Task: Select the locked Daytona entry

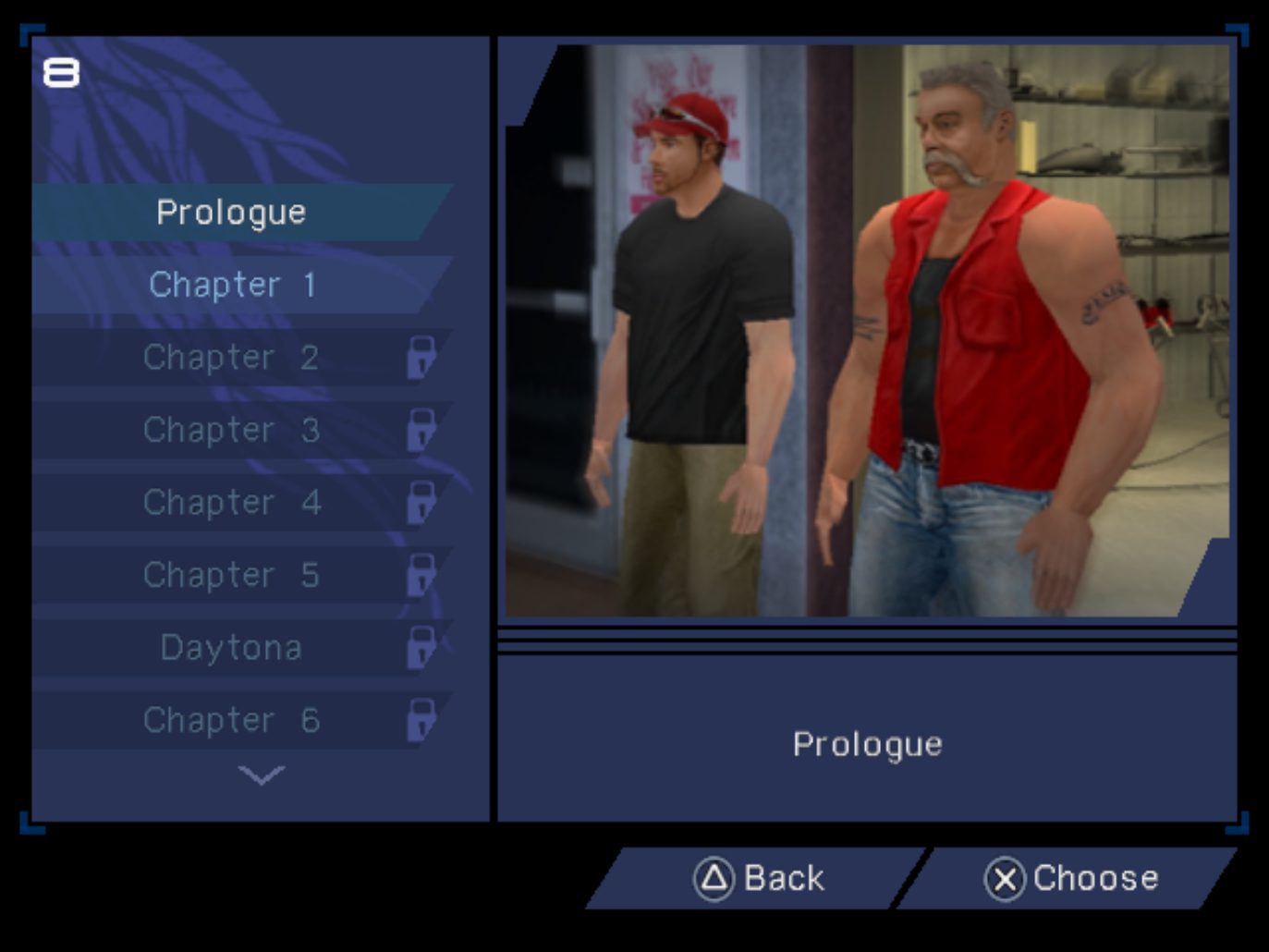Action: pyautogui.click(x=231, y=648)
